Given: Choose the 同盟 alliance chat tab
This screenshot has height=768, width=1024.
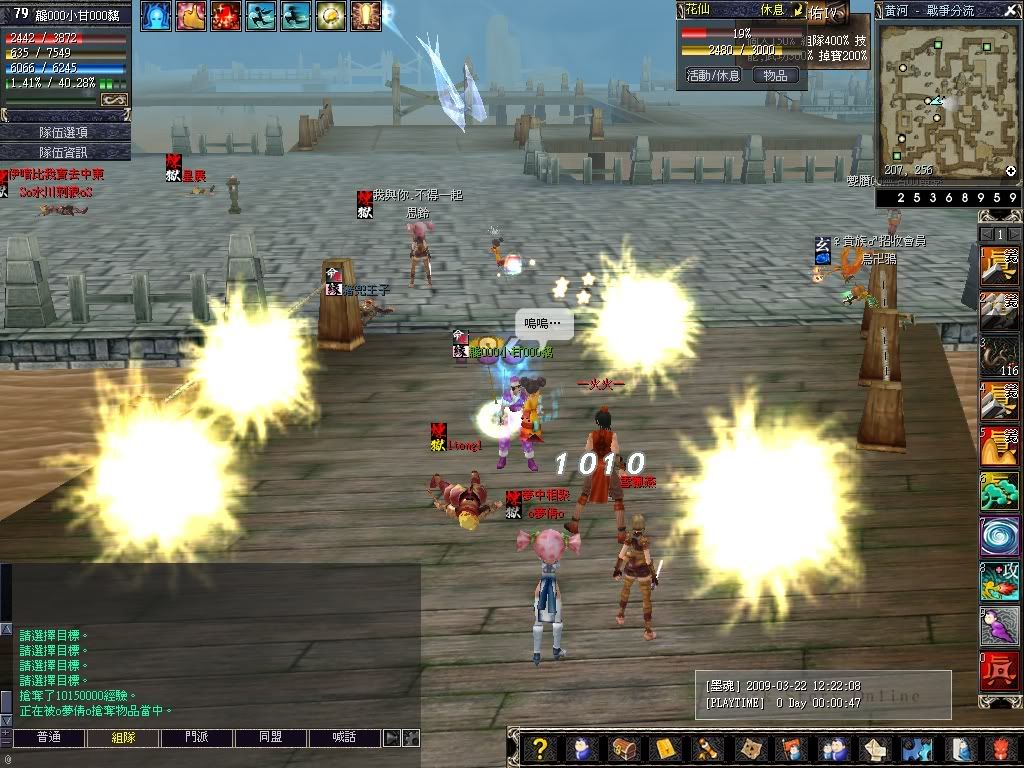Looking at the screenshot, I should point(271,738).
